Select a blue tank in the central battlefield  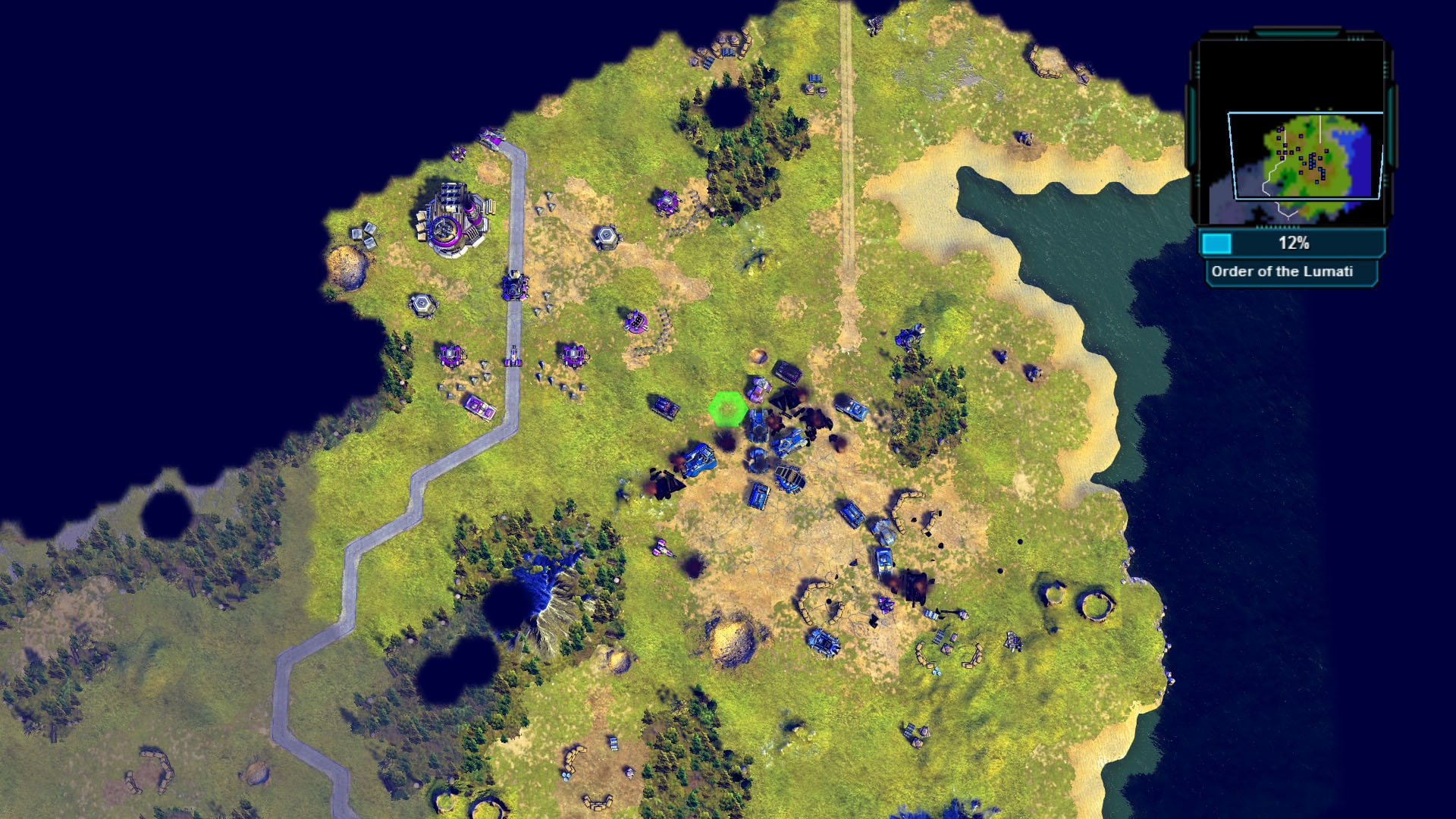click(x=789, y=440)
